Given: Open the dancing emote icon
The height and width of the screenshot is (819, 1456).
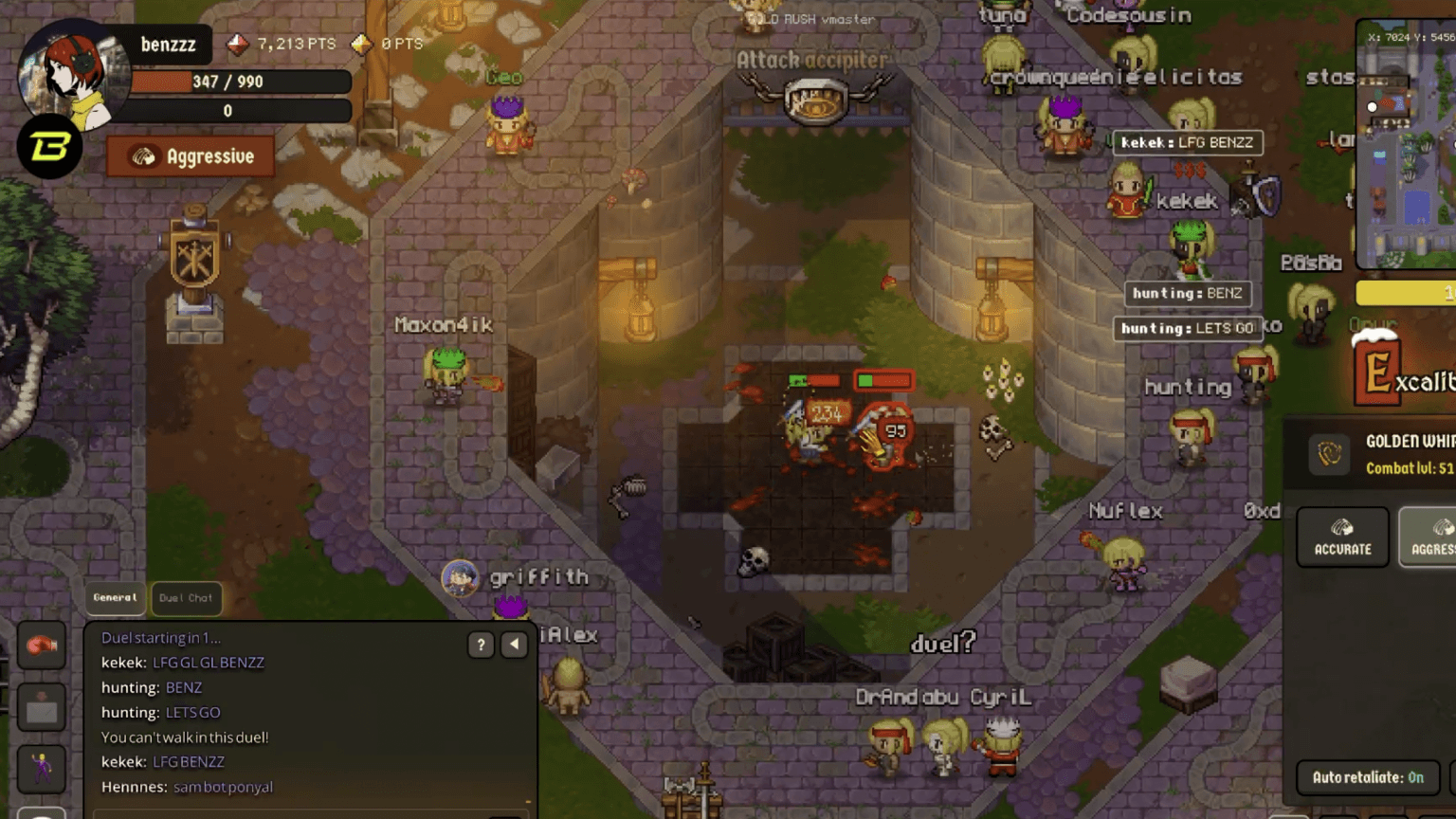Looking at the screenshot, I should pos(42,769).
